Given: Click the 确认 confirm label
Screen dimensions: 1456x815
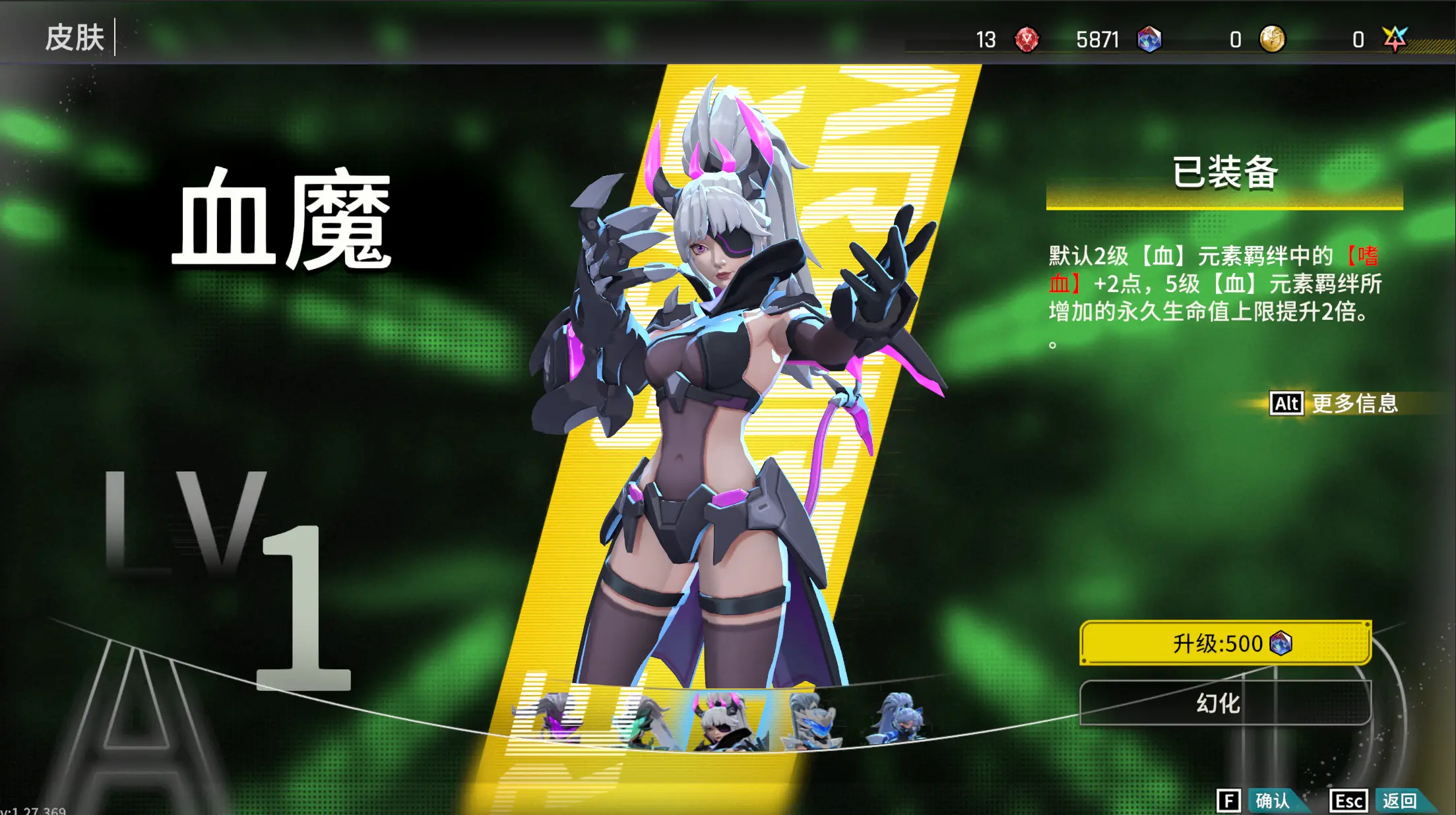Looking at the screenshot, I should (x=1273, y=801).
